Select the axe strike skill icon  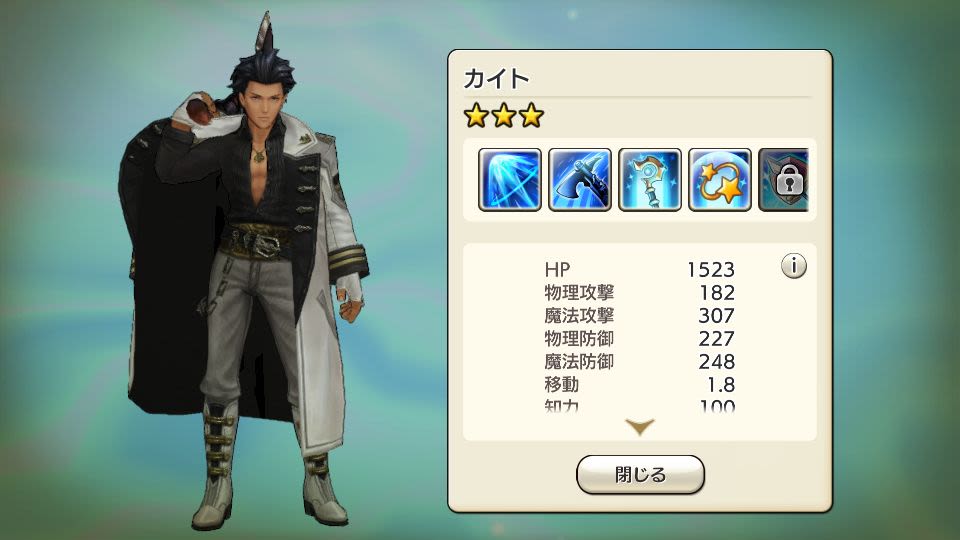[x=580, y=180]
